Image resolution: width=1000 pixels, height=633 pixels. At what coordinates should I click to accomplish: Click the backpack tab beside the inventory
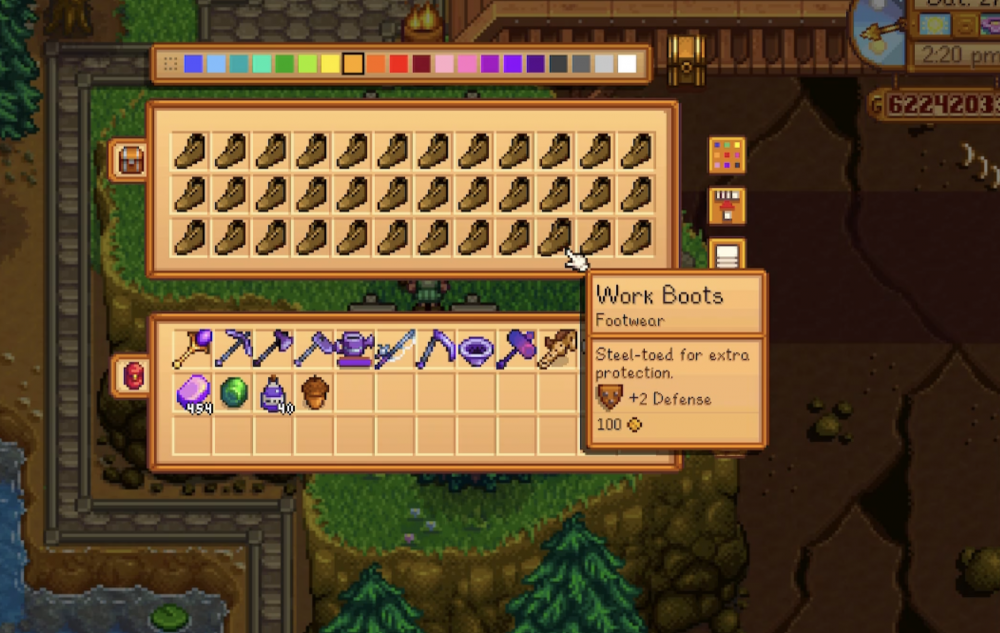[132, 376]
